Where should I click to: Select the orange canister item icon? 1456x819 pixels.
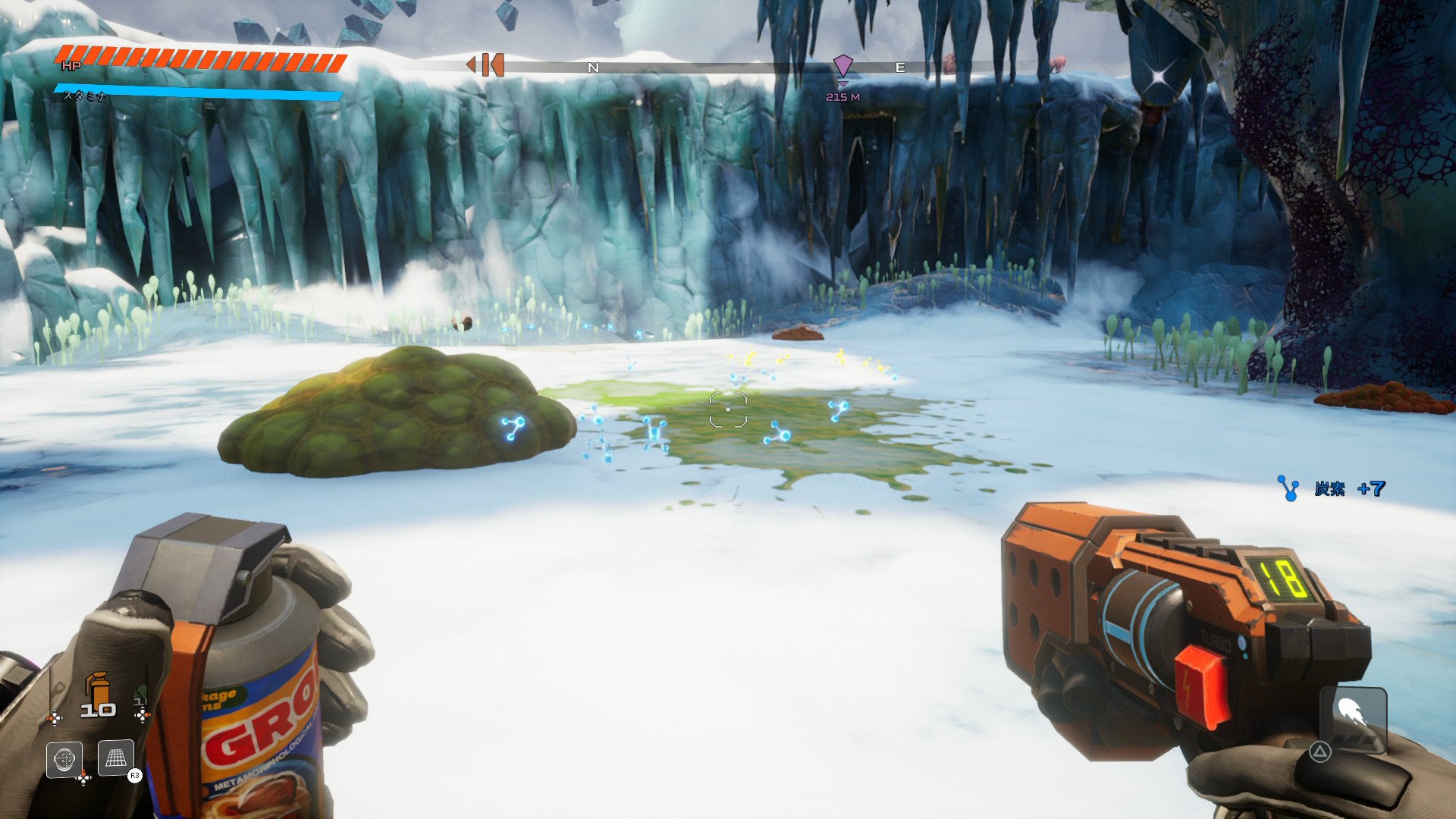(98, 689)
